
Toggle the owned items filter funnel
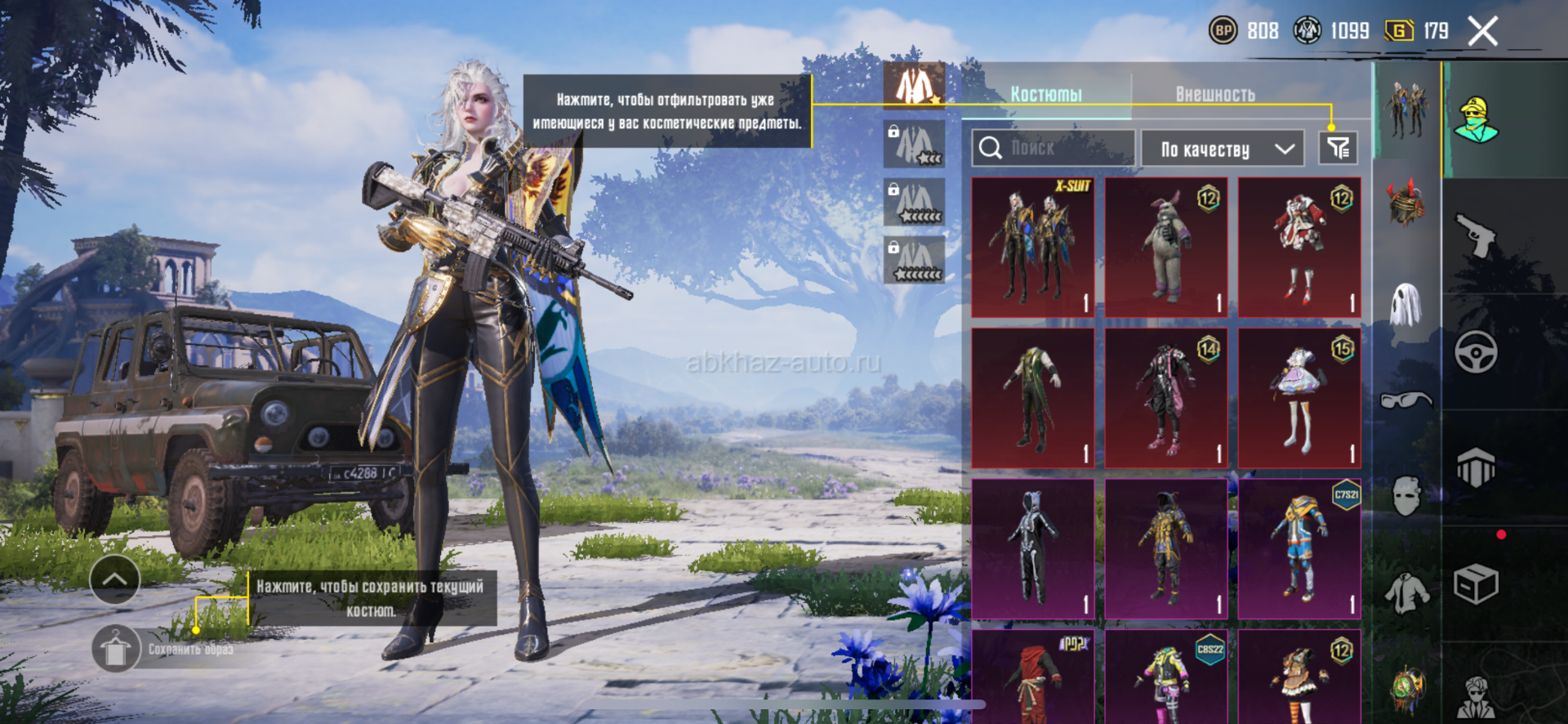coord(1338,148)
